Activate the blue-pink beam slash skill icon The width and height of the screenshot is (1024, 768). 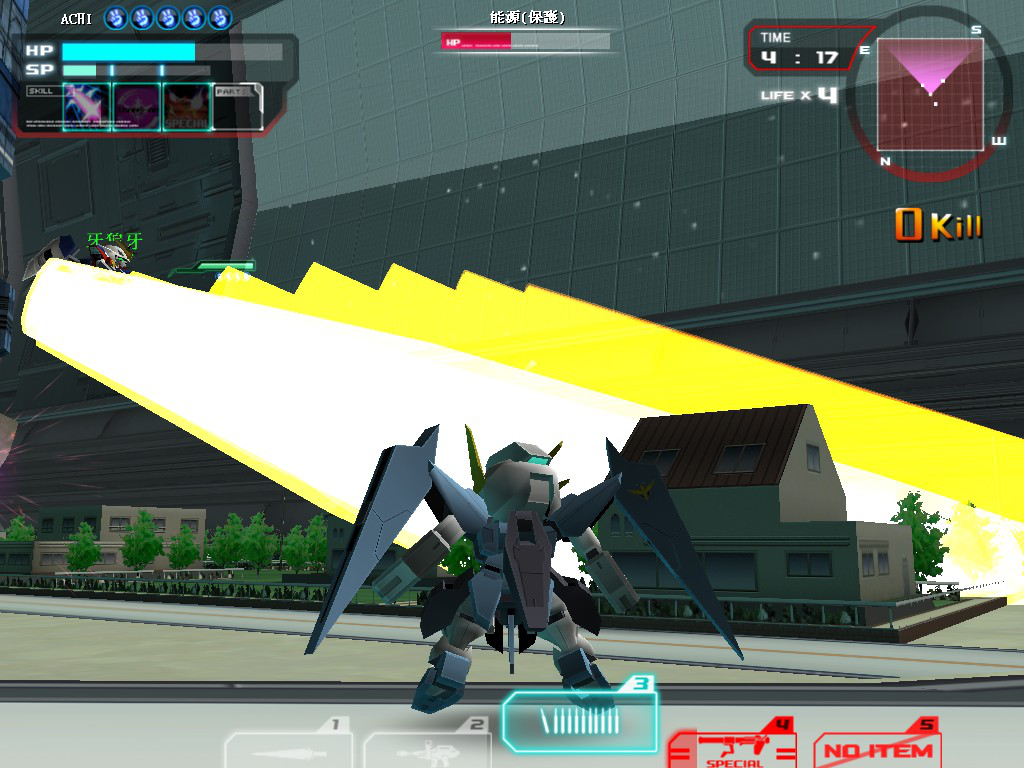tap(86, 107)
